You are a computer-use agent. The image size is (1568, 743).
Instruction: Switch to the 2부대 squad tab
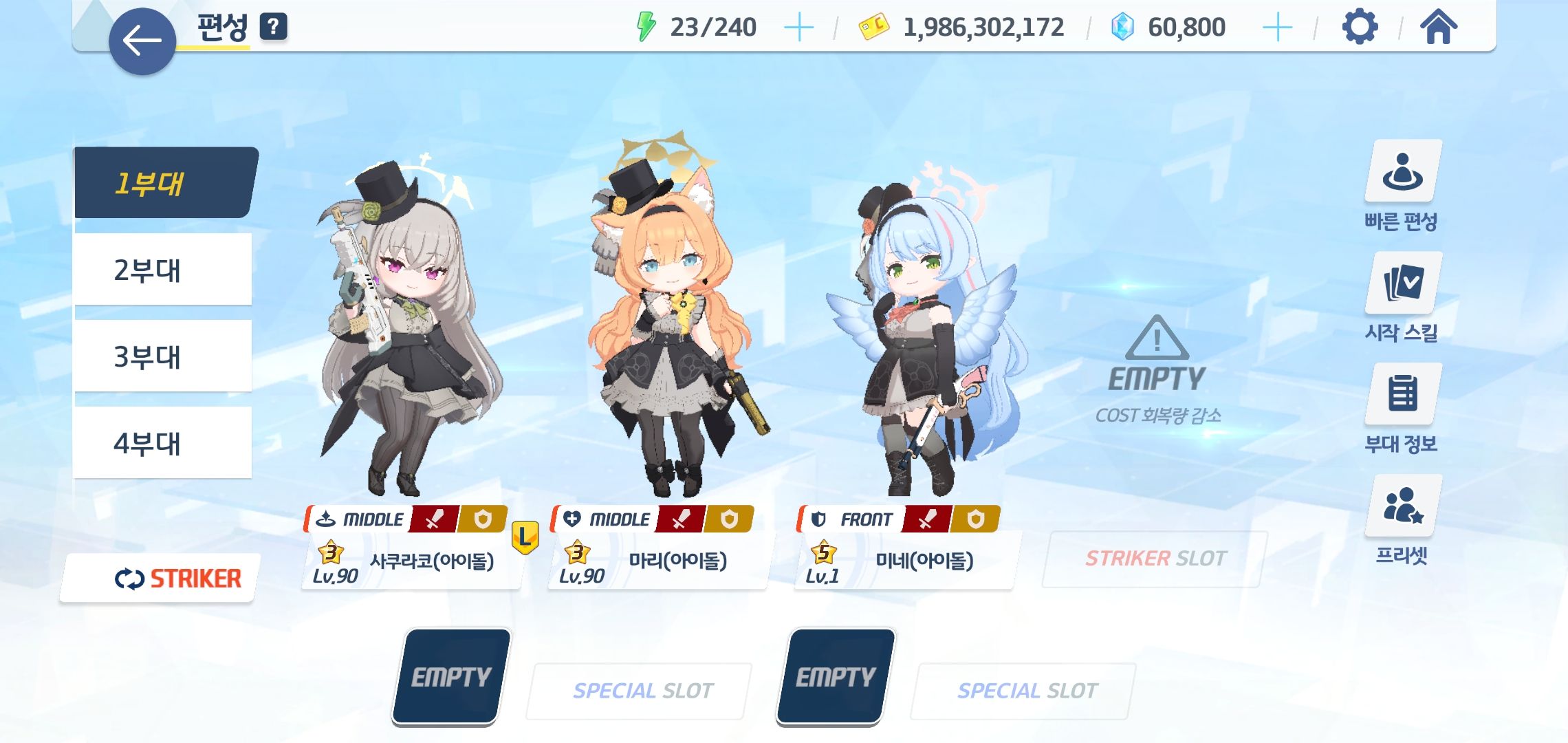point(162,270)
